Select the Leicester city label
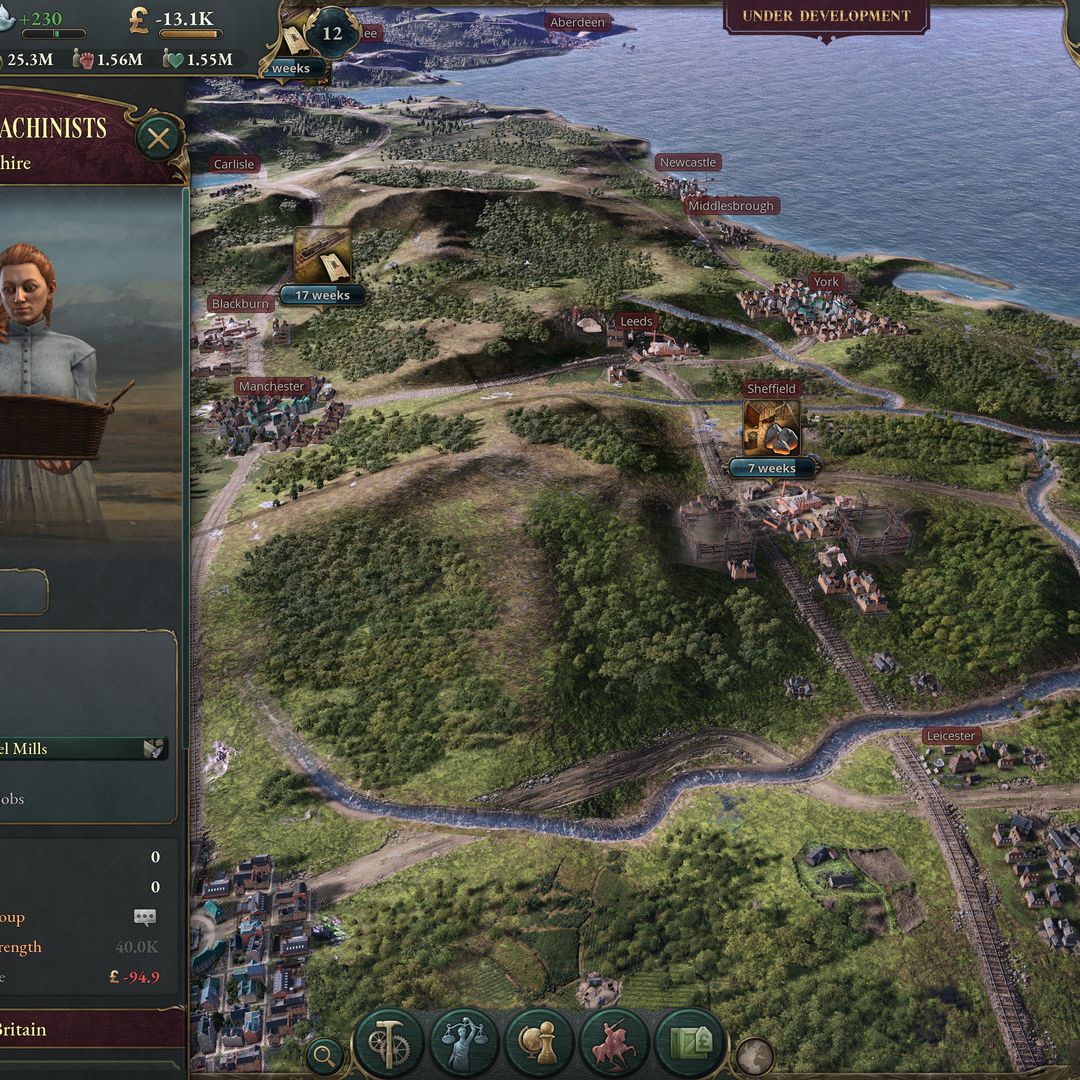The height and width of the screenshot is (1080, 1080). click(950, 736)
